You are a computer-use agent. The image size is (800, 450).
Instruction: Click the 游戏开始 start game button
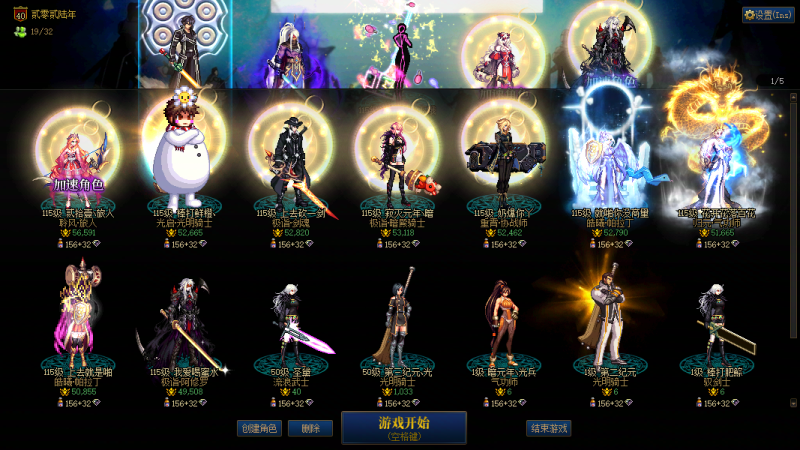coord(403,427)
